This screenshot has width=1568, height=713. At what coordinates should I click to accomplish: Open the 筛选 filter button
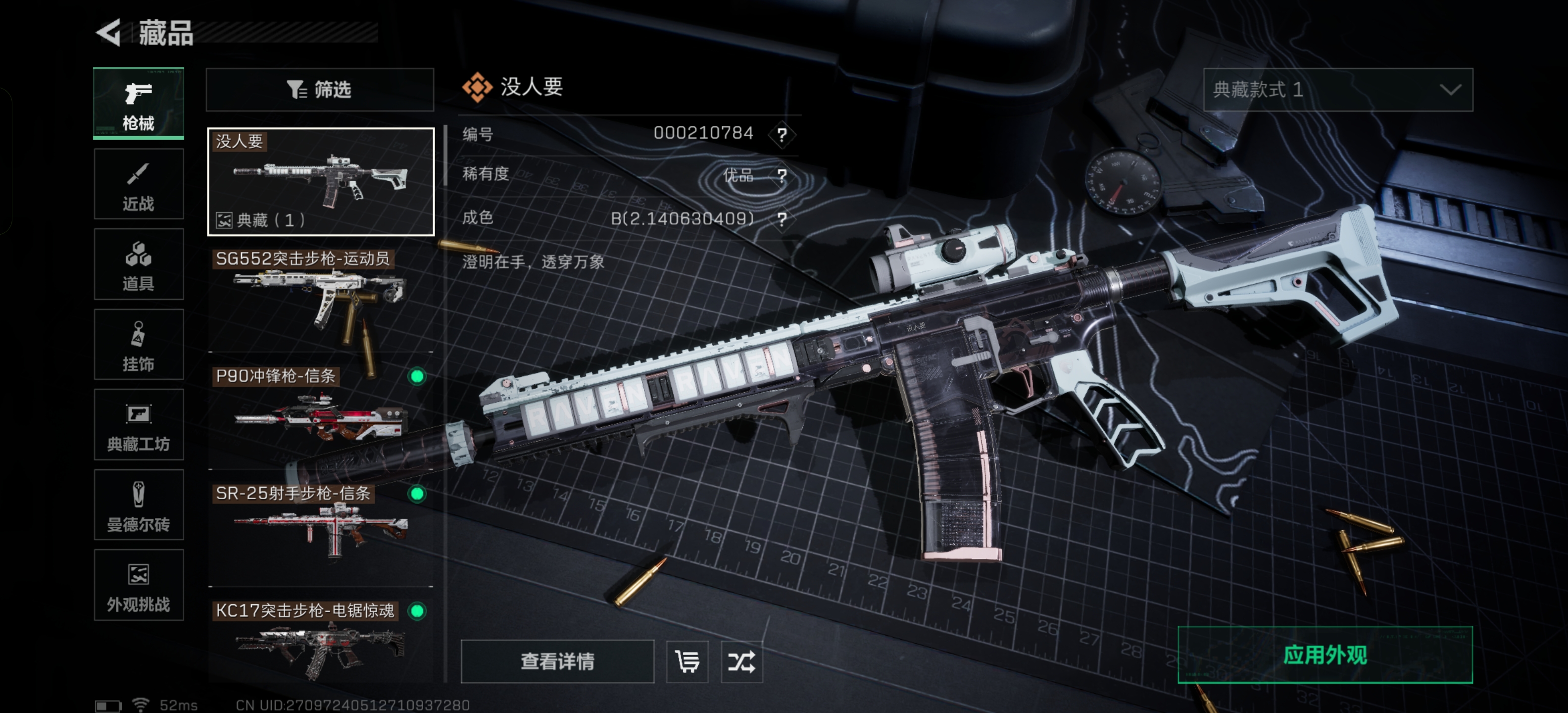pos(320,90)
